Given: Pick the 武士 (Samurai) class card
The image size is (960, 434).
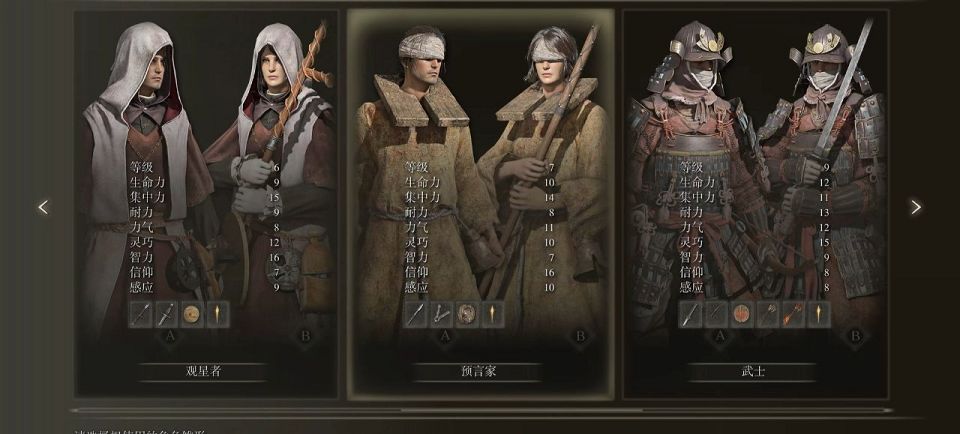Looking at the screenshot, I should [x=755, y=200].
